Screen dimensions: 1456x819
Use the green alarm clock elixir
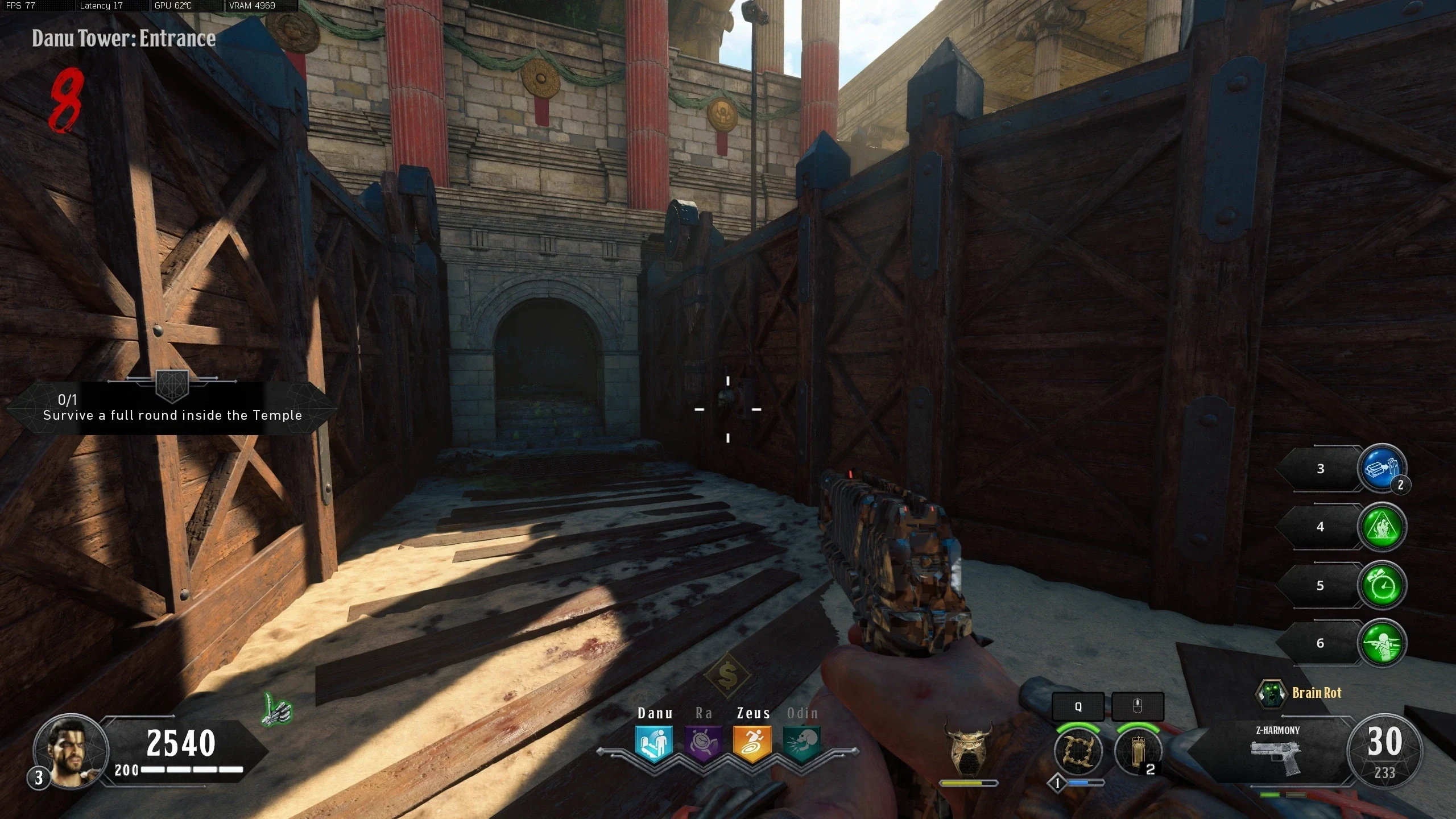tap(1381, 585)
